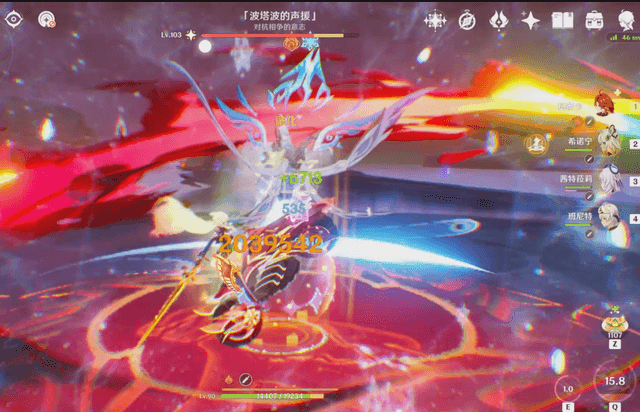Open the Wish sparkle star icon
The height and width of the screenshot is (412, 640).
tap(531, 20)
